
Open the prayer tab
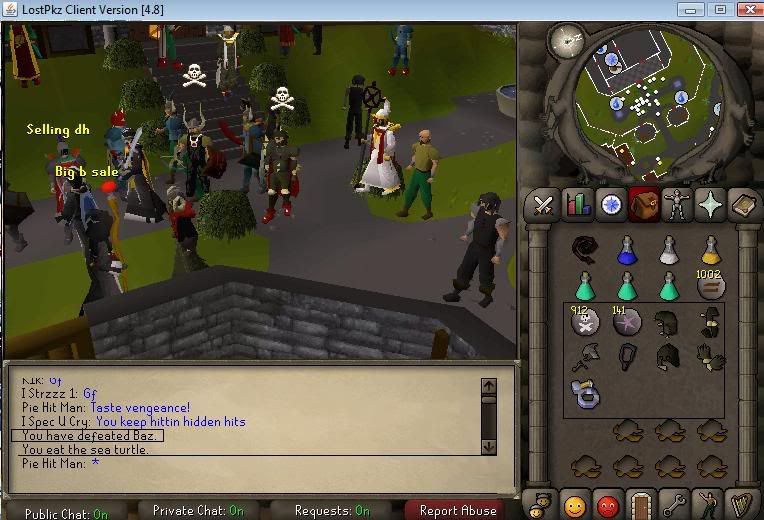click(x=711, y=206)
